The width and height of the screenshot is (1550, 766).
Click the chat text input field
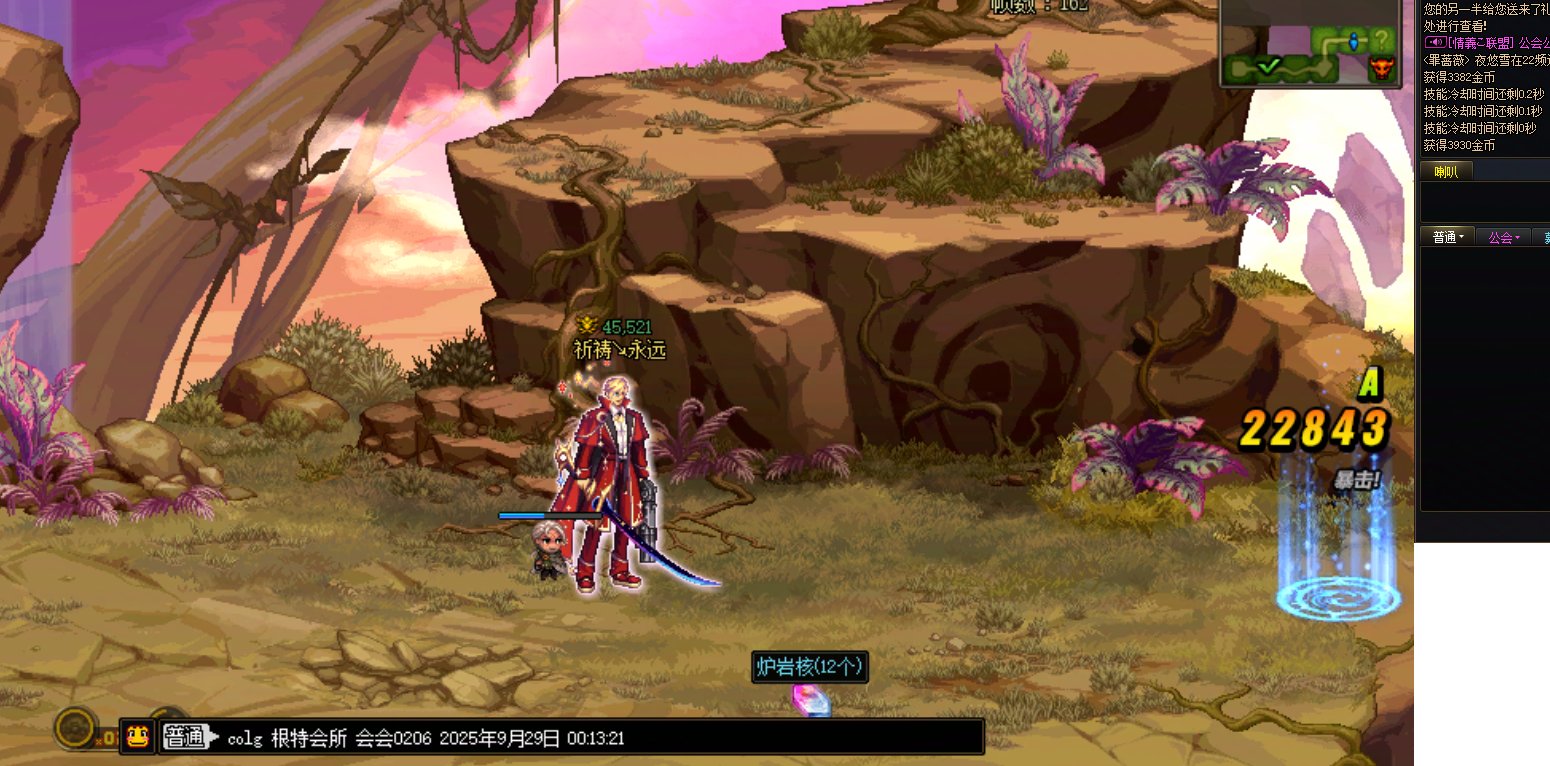(x=600, y=738)
